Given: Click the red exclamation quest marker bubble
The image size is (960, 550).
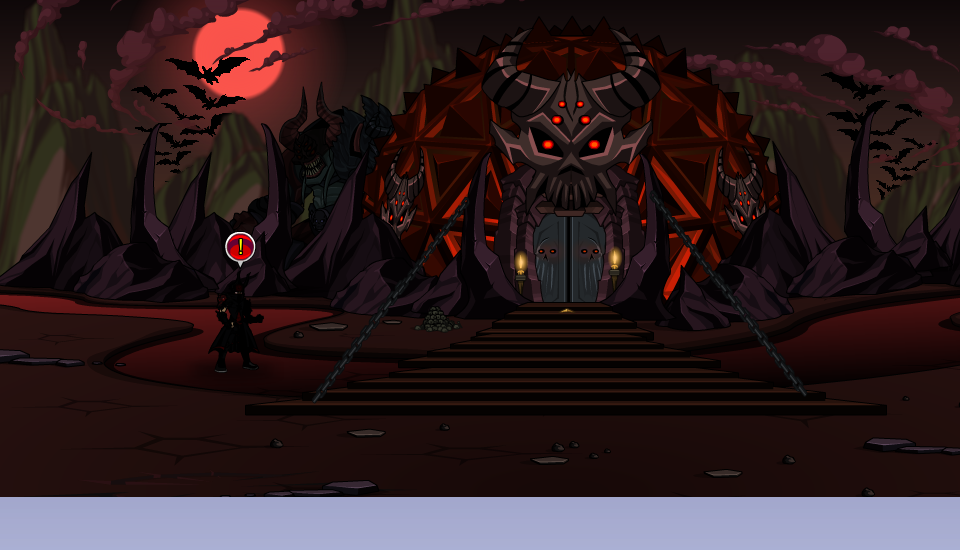Looking at the screenshot, I should tap(240, 246).
